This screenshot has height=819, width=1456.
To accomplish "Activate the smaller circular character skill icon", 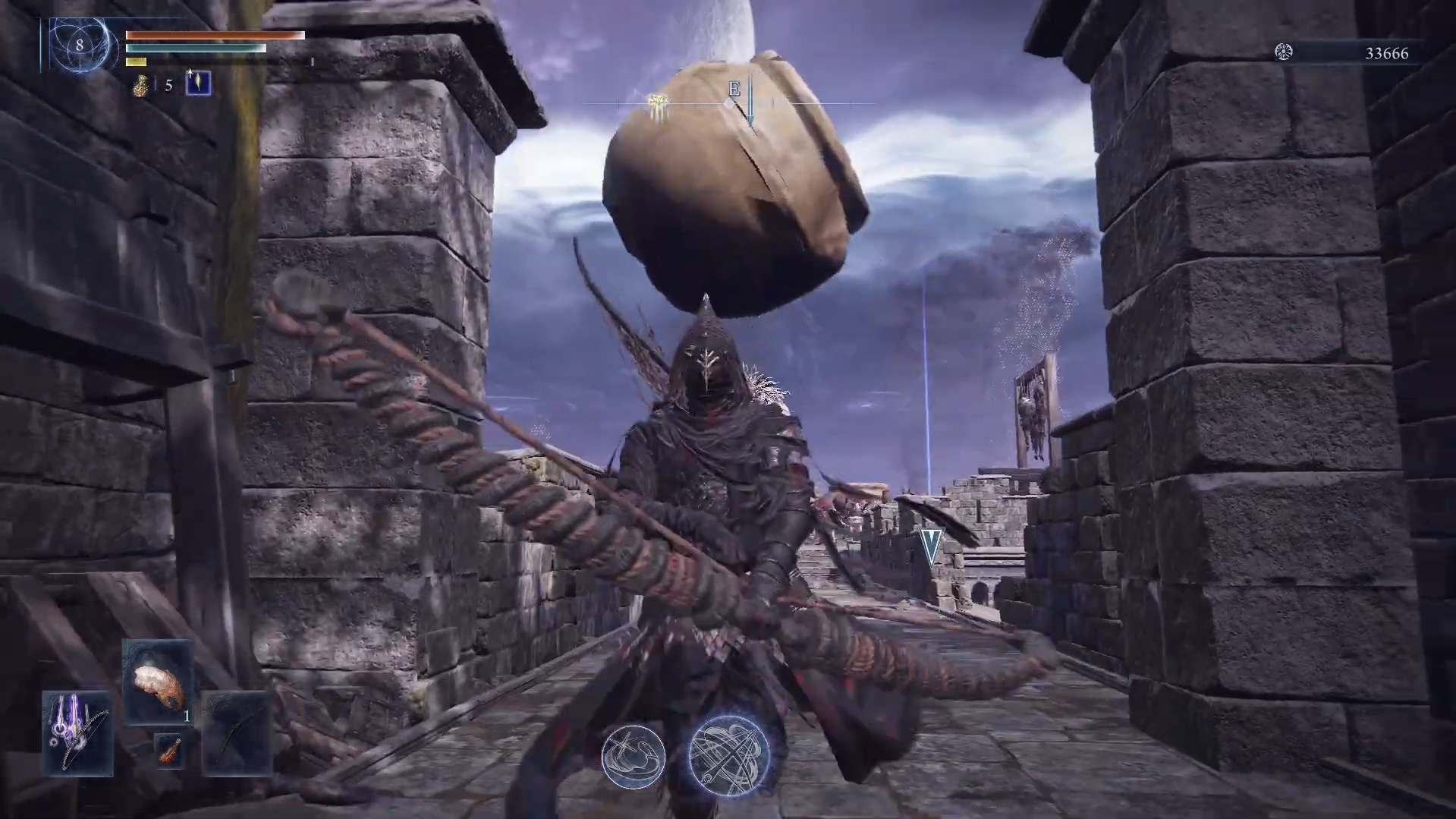I will [x=634, y=756].
